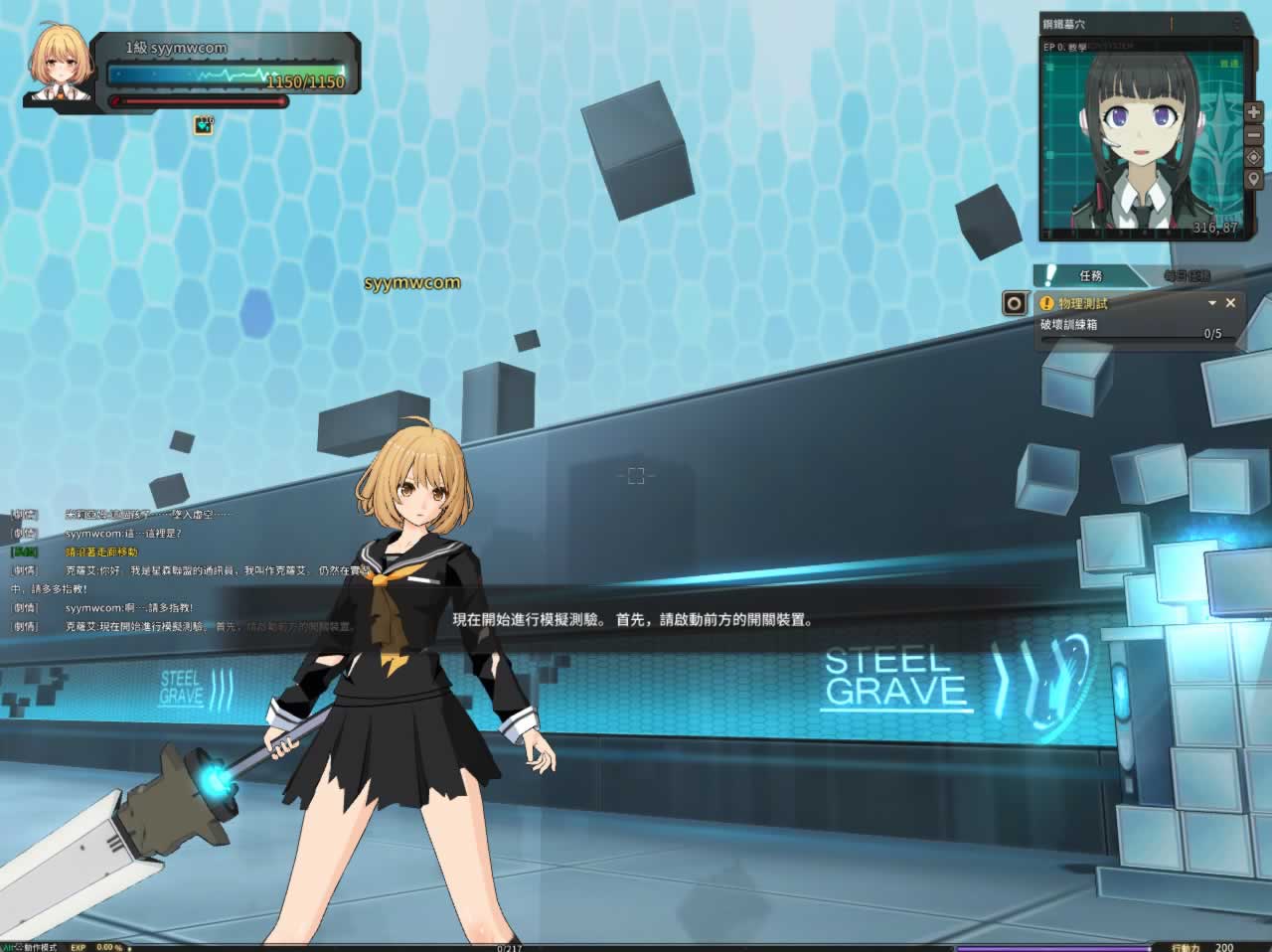Close the 物理測試 quest tracker entry

pos(1230,303)
